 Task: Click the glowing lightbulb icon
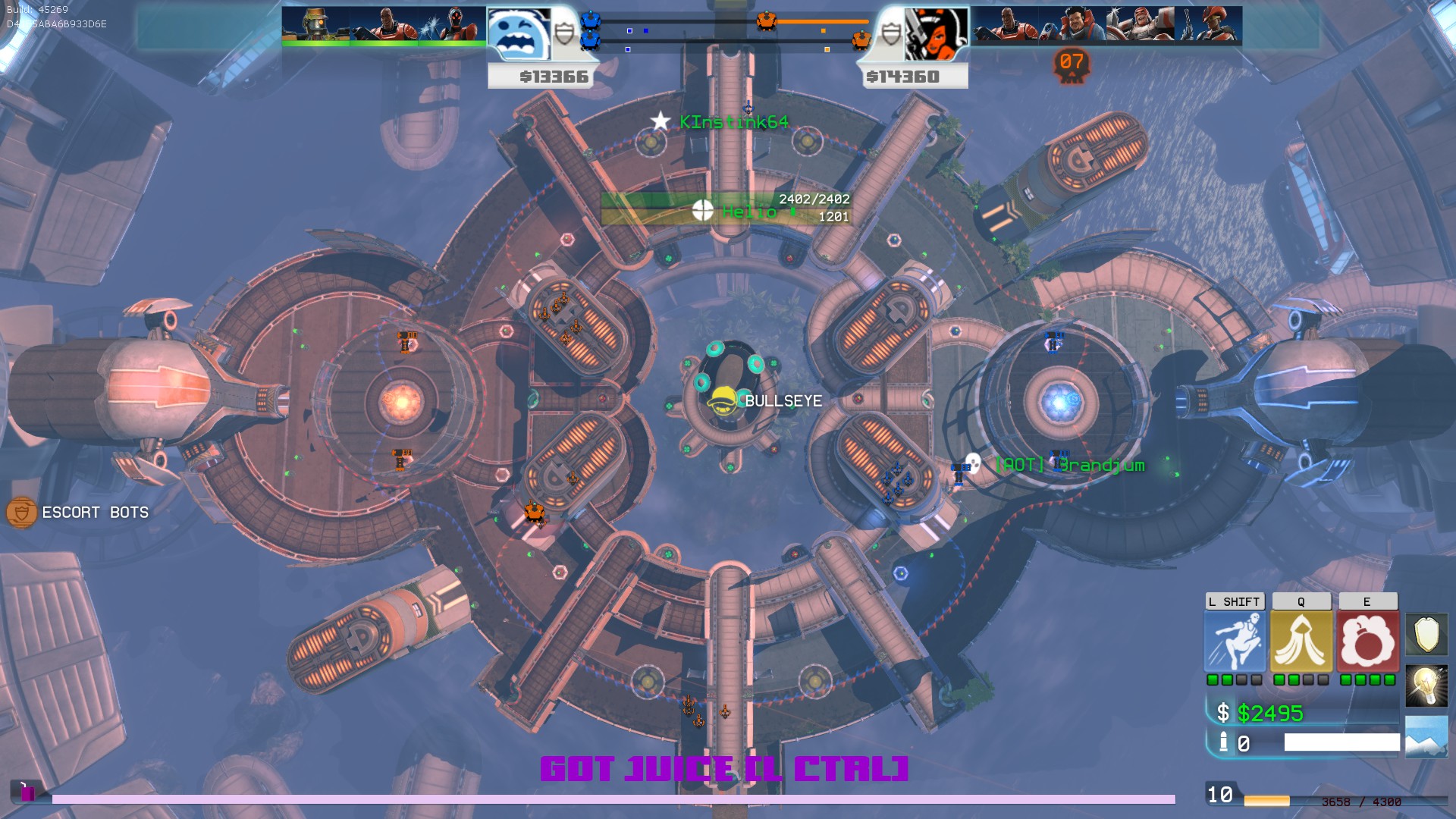pos(1426,686)
